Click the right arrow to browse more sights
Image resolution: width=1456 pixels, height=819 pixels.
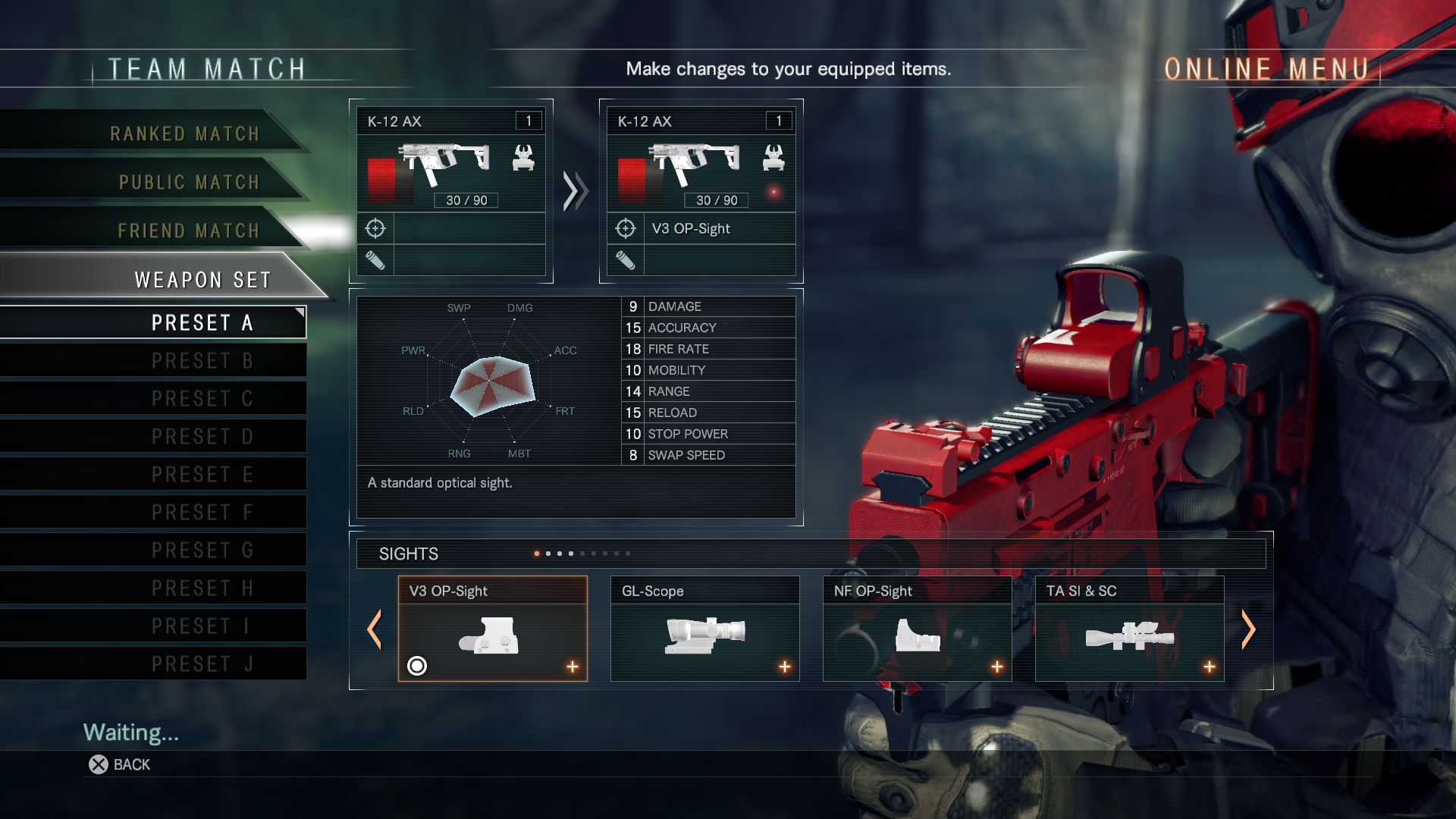click(x=1250, y=630)
